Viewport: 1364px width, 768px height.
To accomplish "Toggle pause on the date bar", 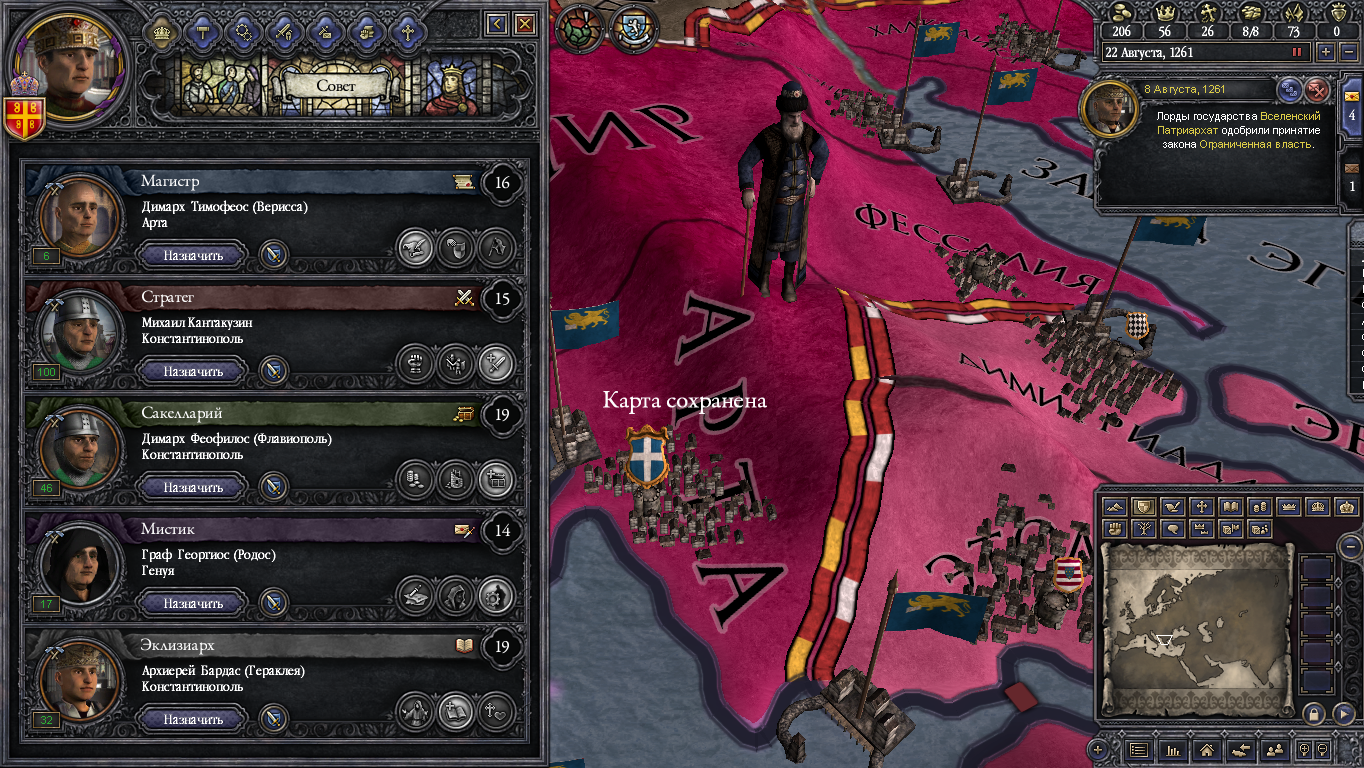I will click(1298, 52).
